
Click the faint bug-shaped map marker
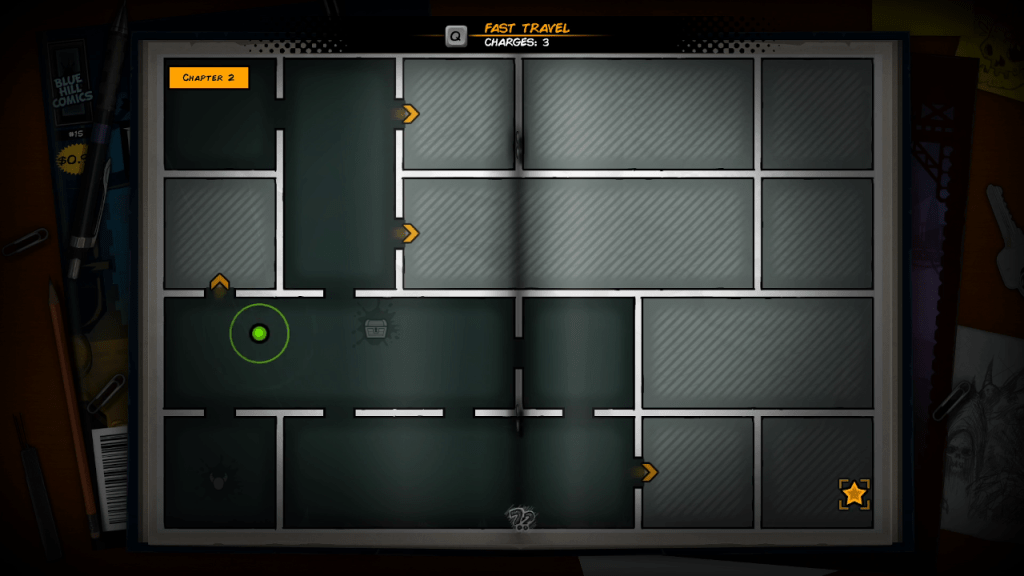click(218, 480)
